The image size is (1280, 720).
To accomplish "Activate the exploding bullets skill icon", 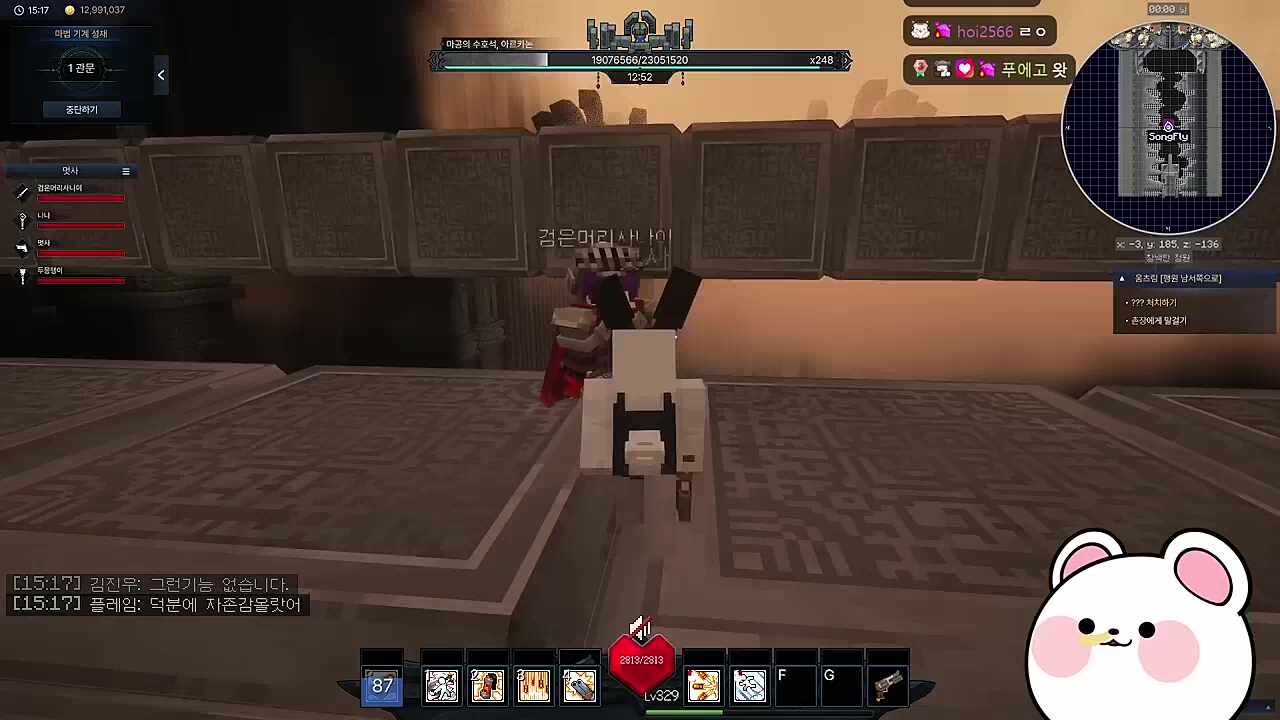I will tap(703, 685).
